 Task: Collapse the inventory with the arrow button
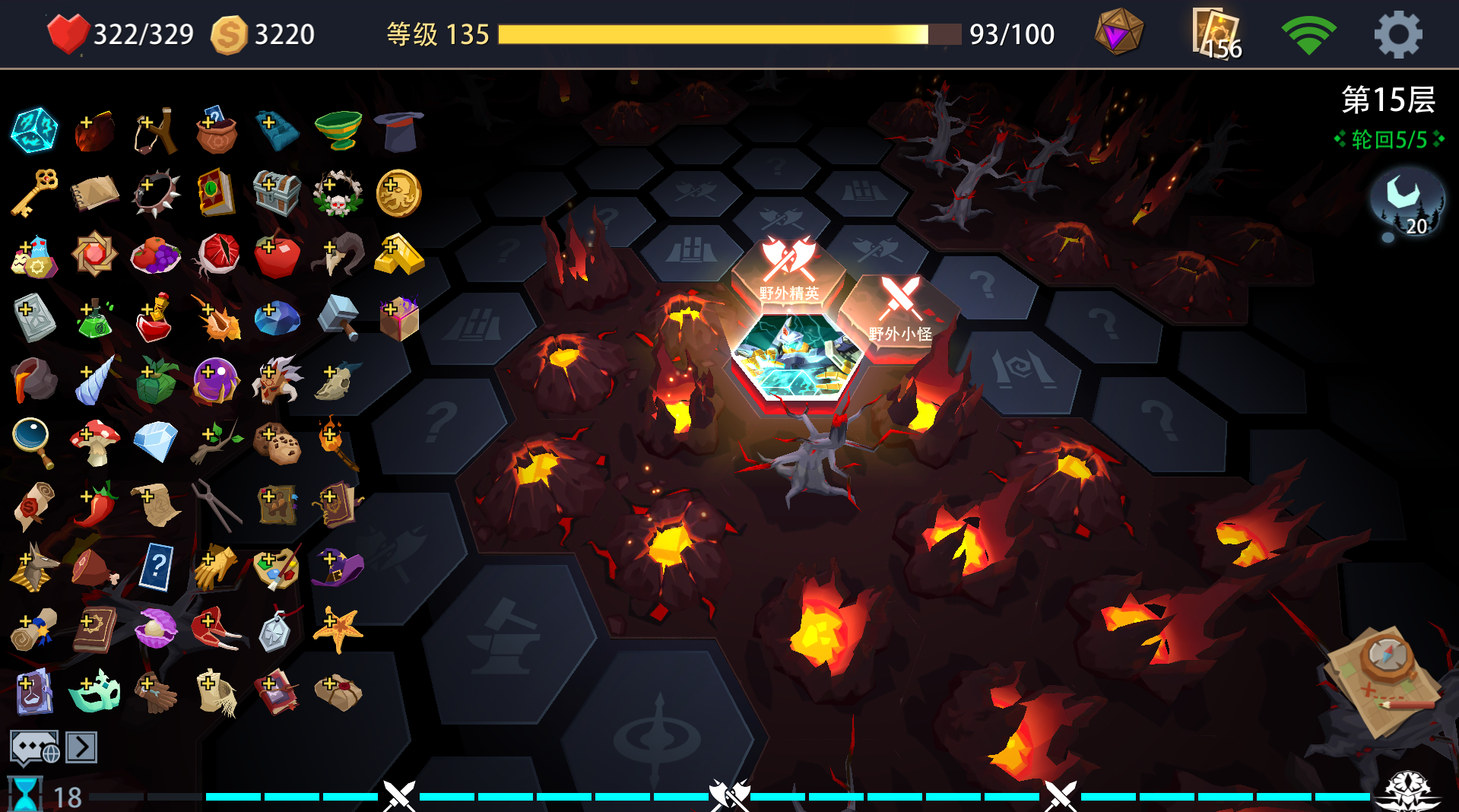click(80, 747)
